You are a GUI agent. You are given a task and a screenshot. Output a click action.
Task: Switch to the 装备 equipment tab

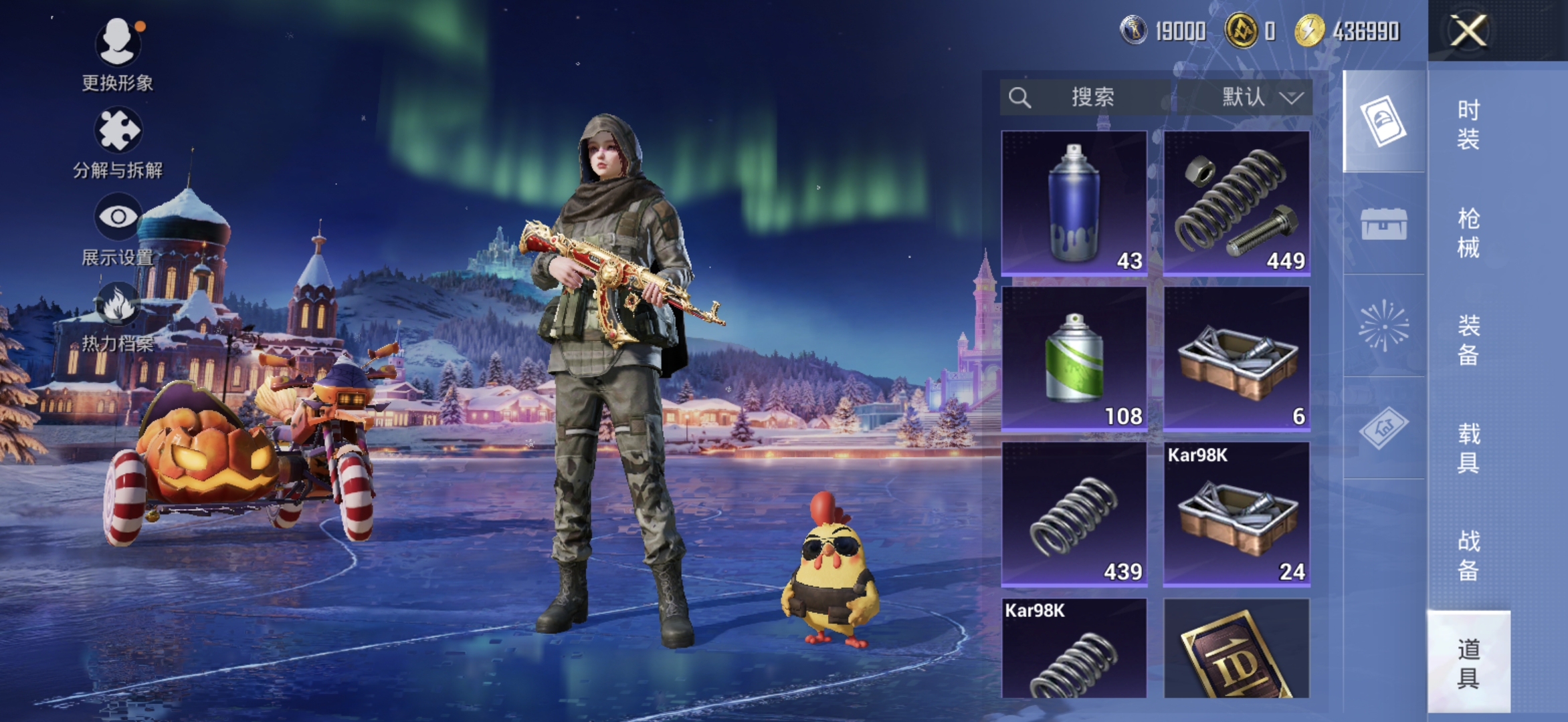point(1468,340)
